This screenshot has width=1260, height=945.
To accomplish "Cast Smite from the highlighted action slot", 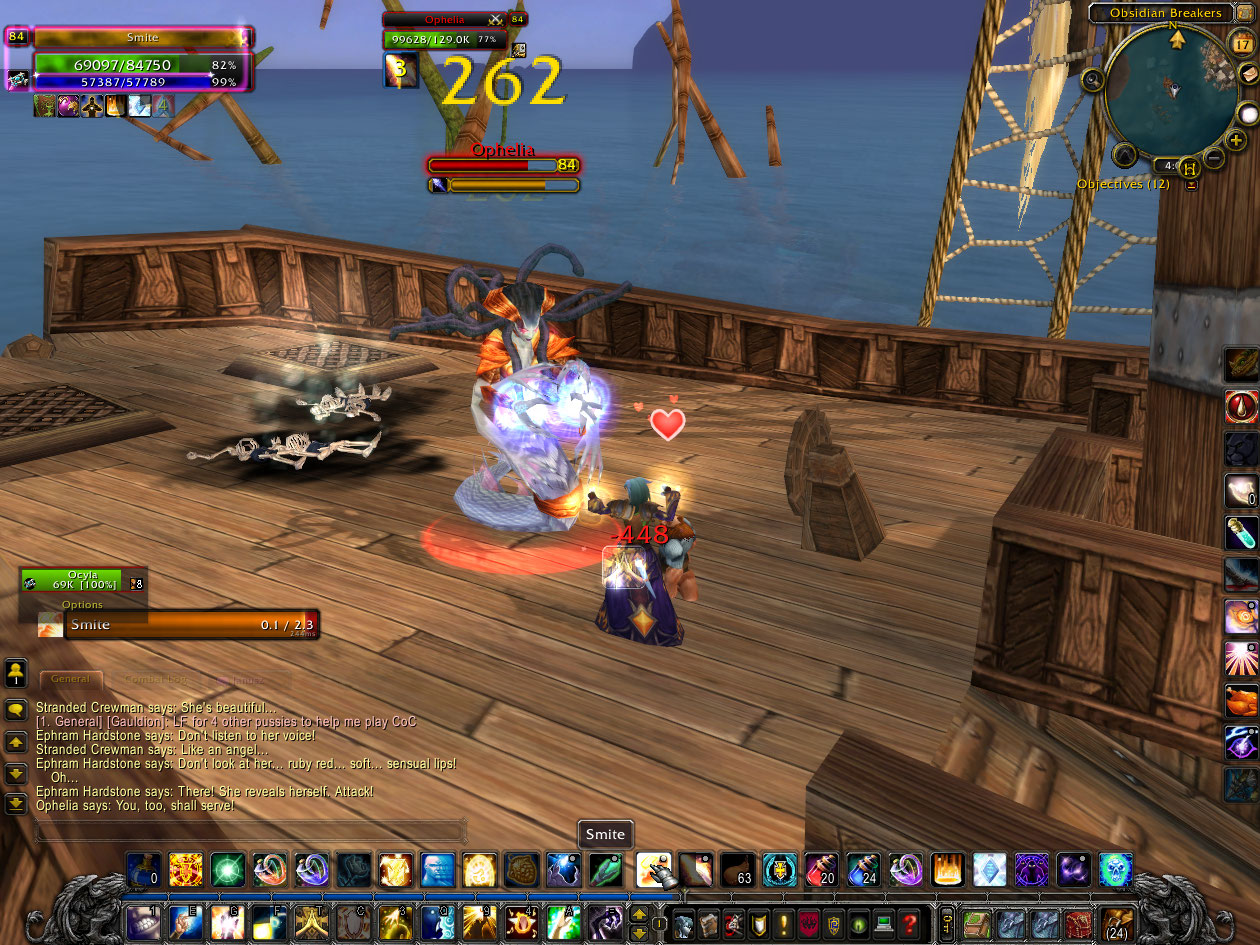I will tap(654, 870).
